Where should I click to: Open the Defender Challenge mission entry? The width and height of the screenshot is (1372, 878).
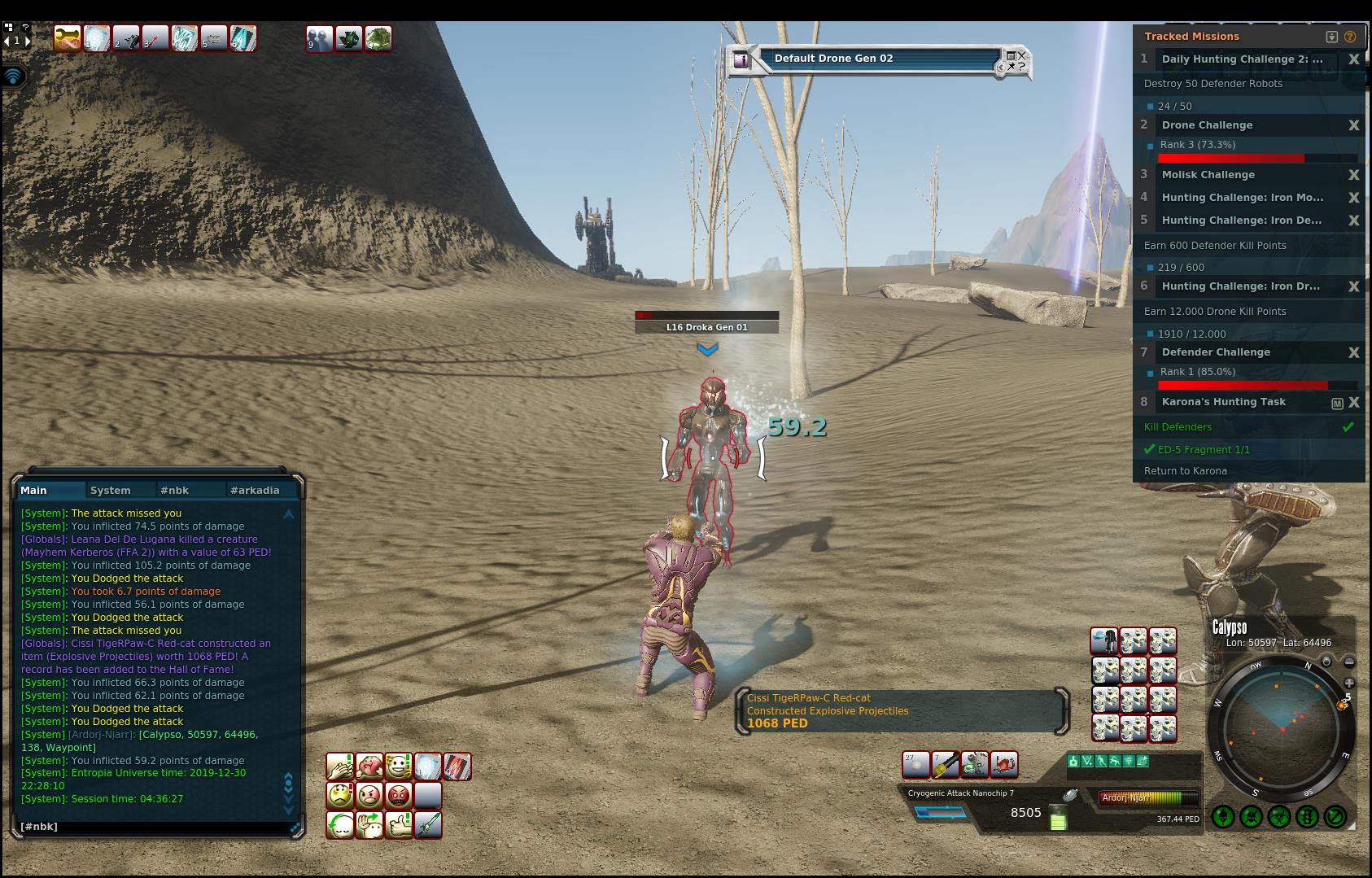point(1215,352)
